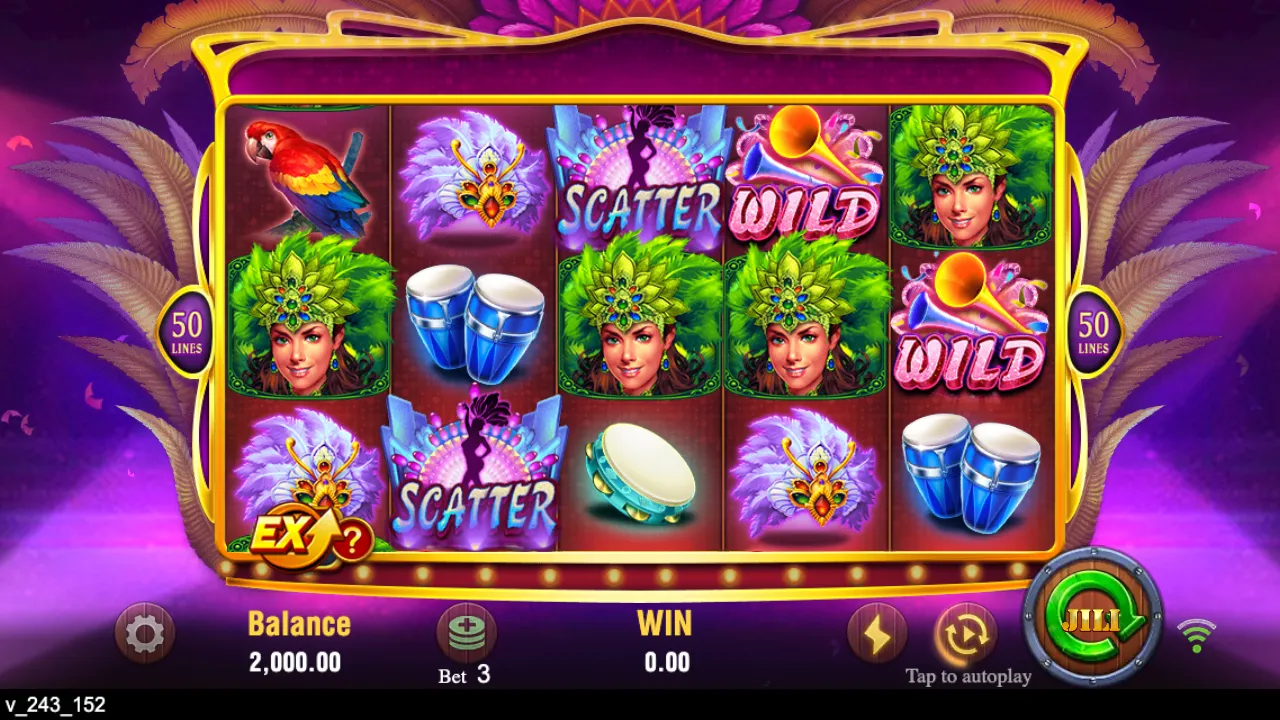Open the EX extra bet info

(x=310, y=539)
